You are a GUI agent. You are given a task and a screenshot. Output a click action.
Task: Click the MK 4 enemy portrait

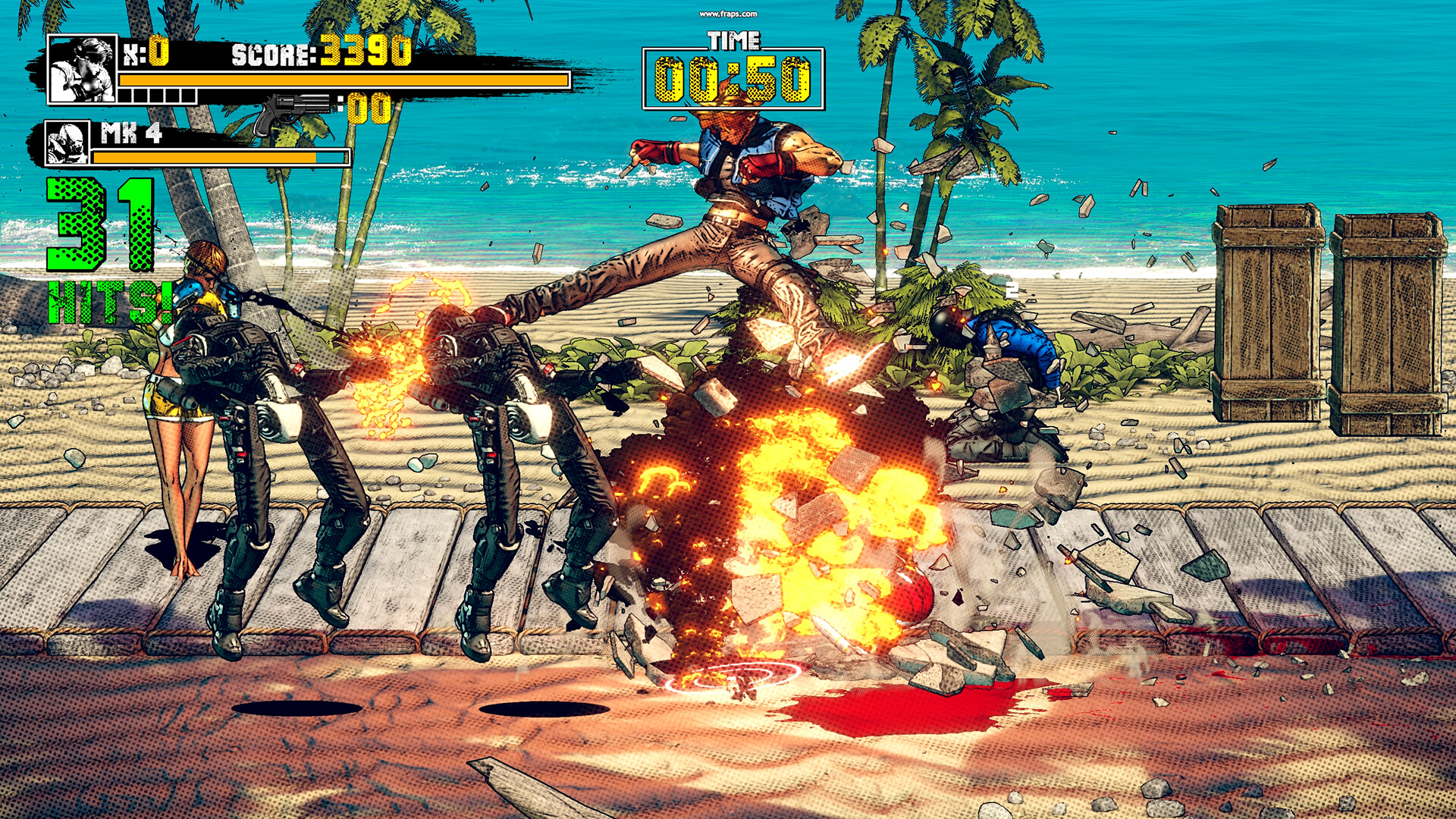67,143
